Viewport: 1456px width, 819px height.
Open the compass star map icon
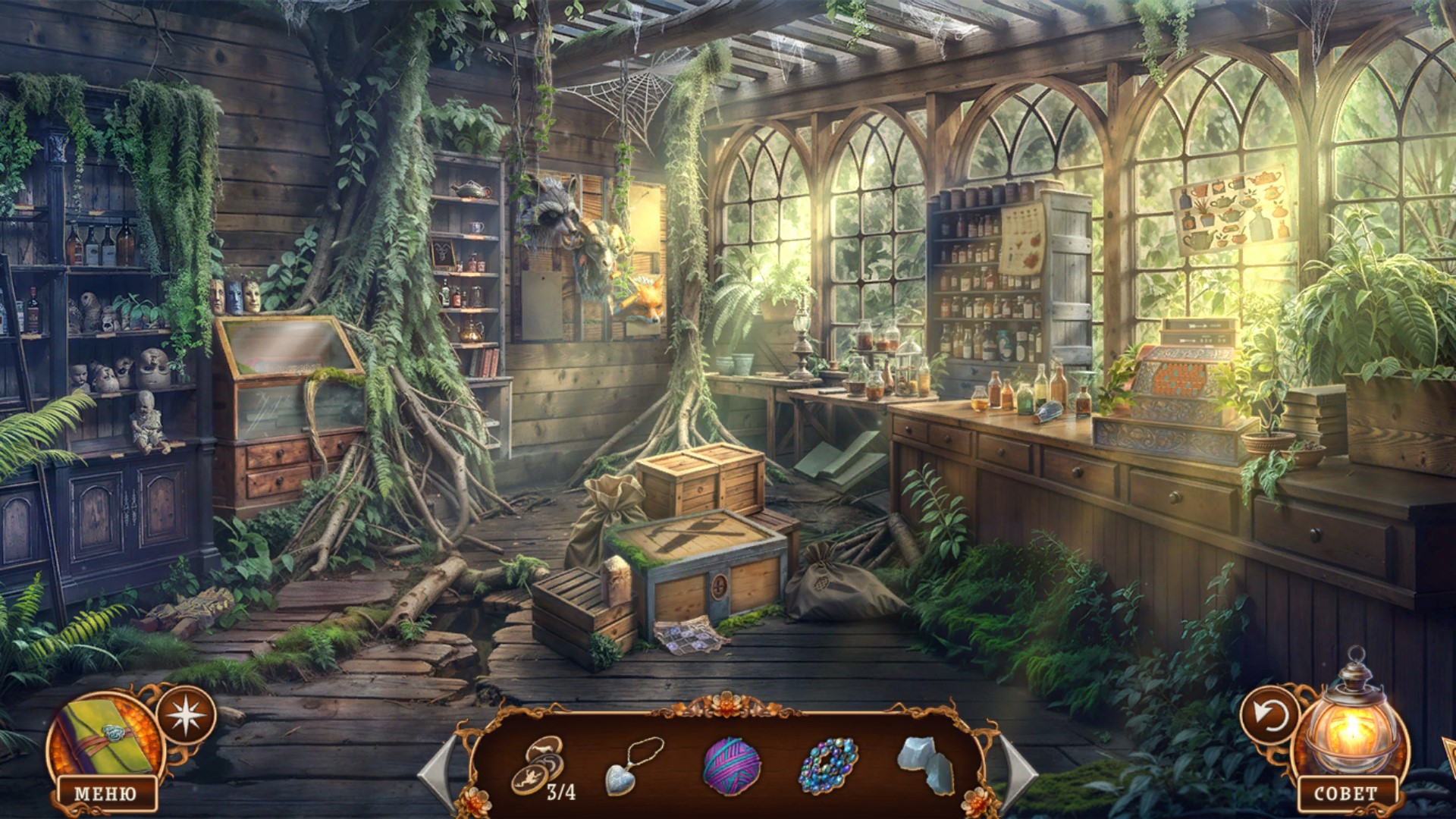[186, 714]
